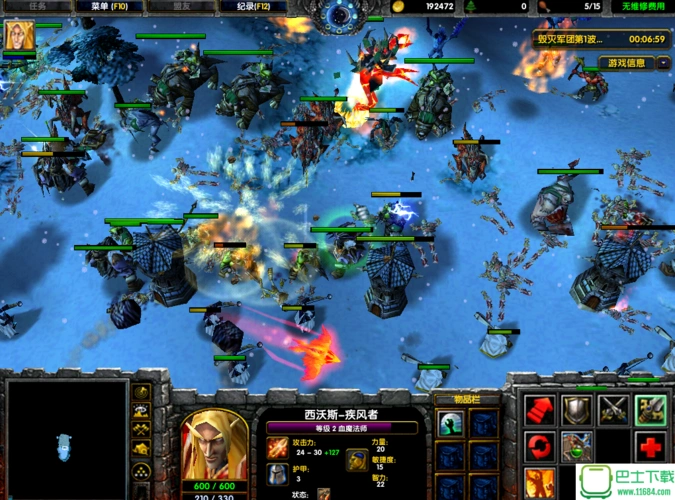Viewport: 675px width, 500px height.
Task: Open the 纪录 (F12) chat log
Action: (x=255, y=6)
